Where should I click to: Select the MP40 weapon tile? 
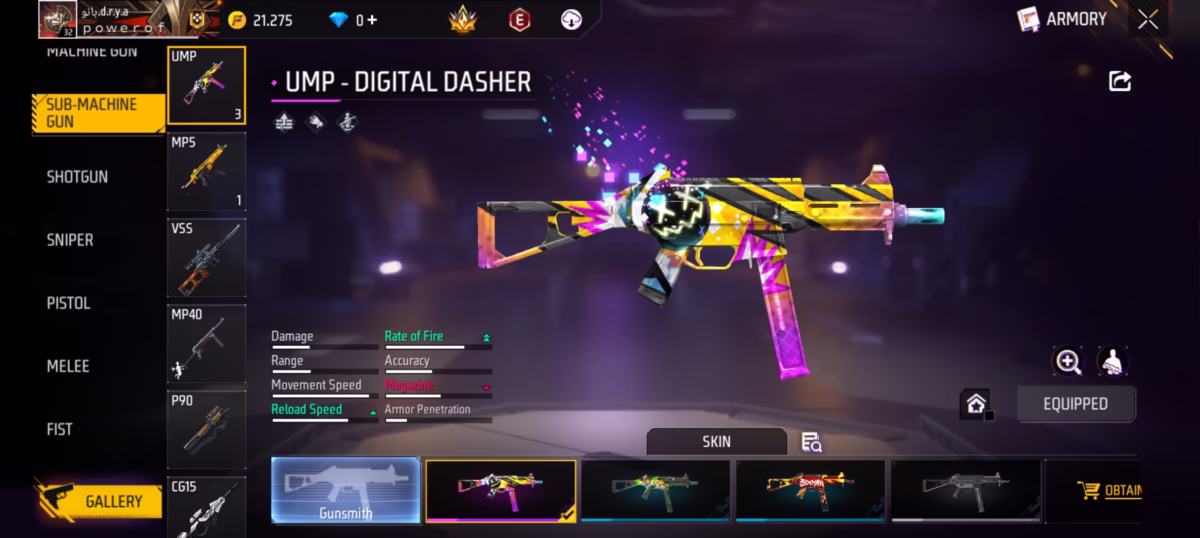point(206,344)
